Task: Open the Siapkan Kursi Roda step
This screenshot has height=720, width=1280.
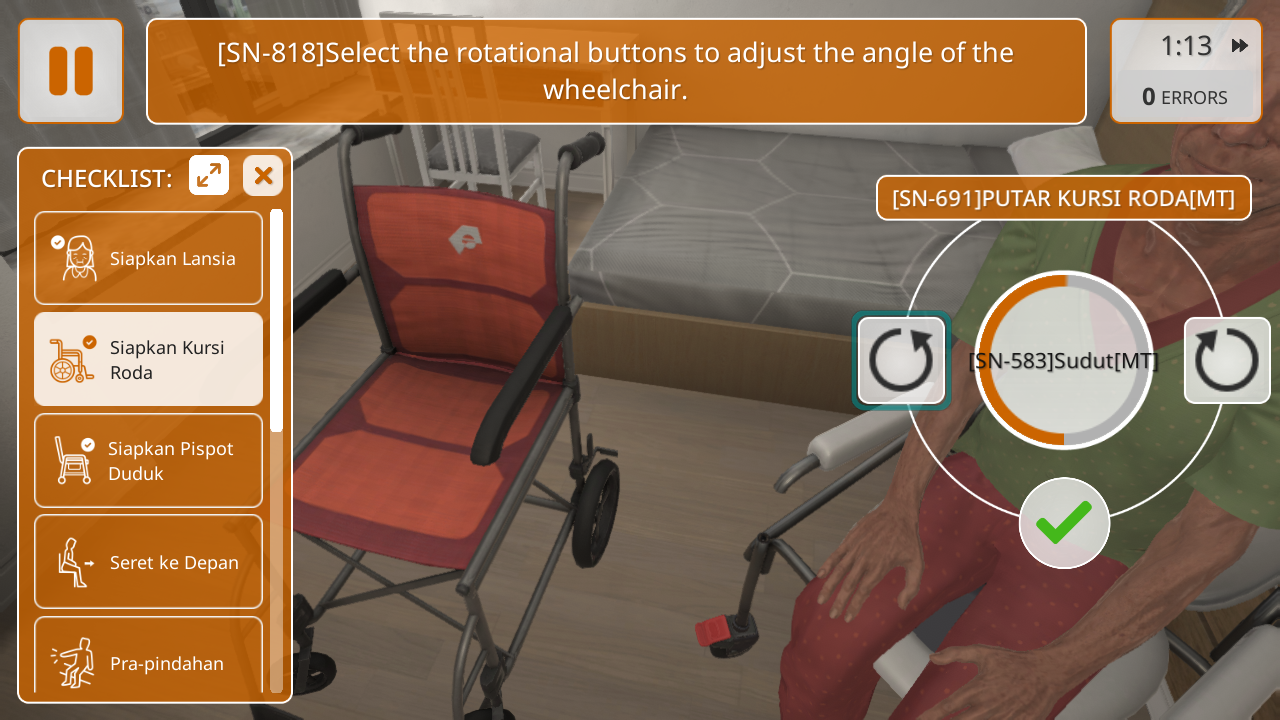Action: [x=149, y=359]
